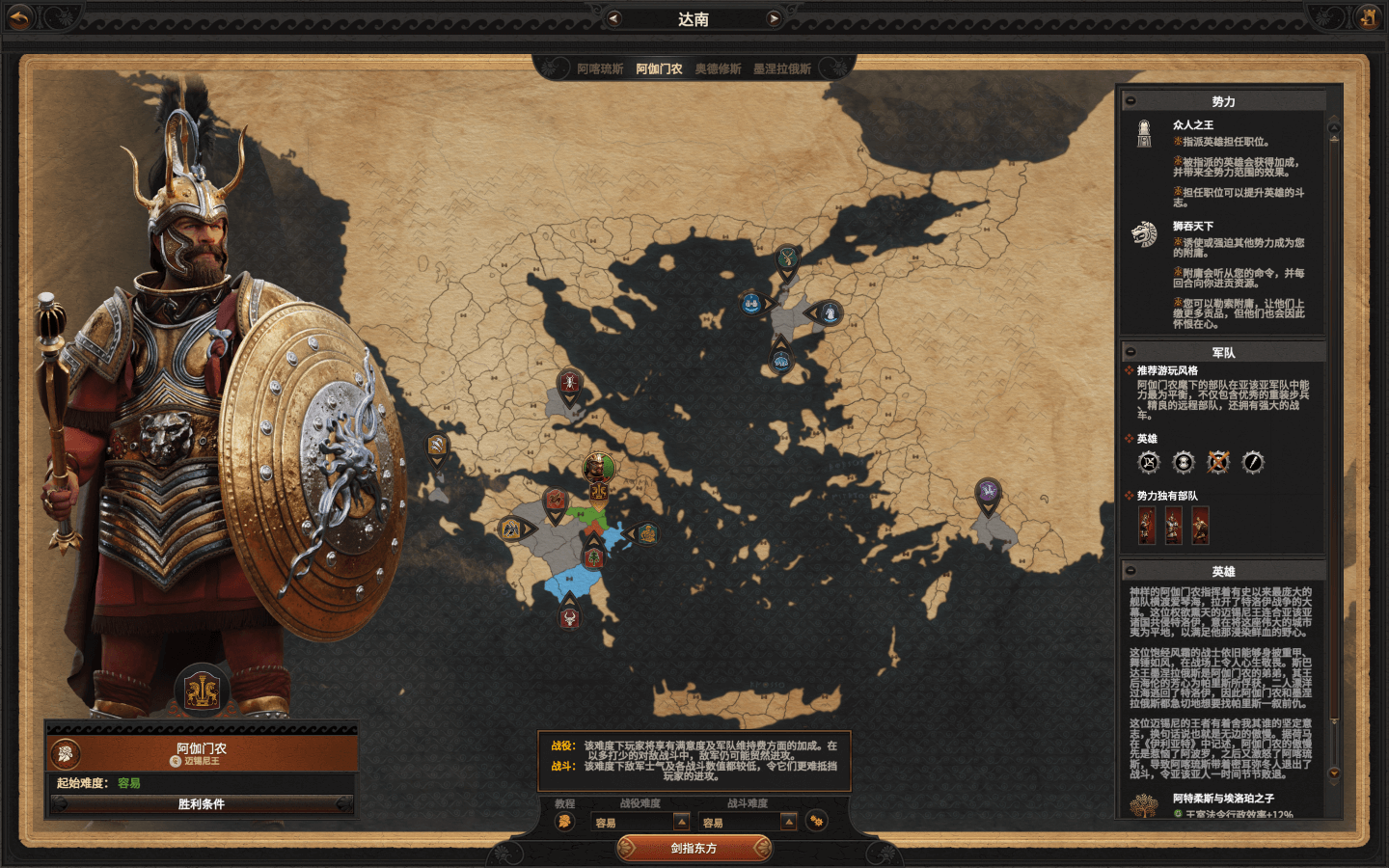Click the 狮吞天下 lion mechanic icon

pos(1144,234)
